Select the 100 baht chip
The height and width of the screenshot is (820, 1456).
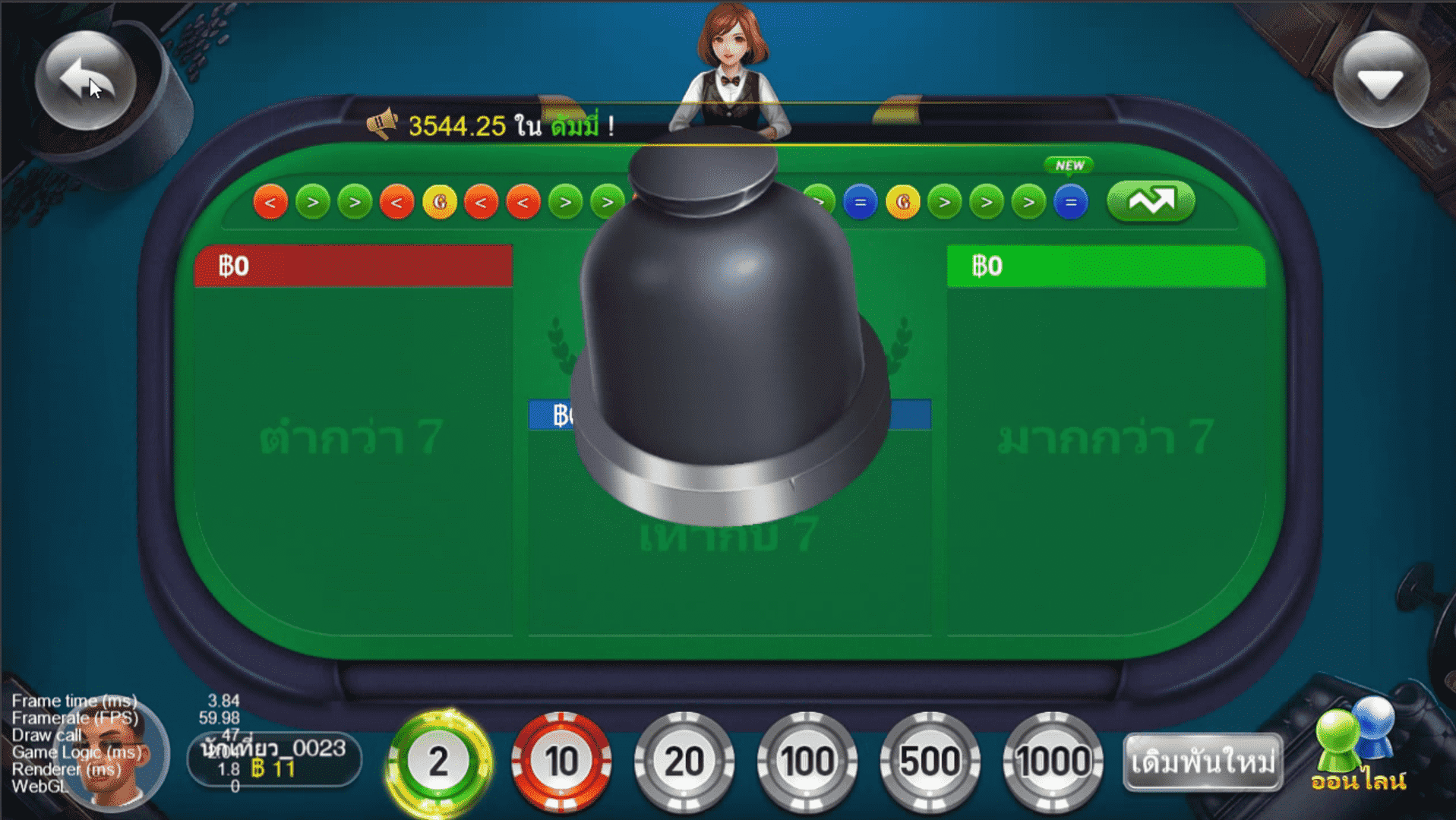coord(807,762)
